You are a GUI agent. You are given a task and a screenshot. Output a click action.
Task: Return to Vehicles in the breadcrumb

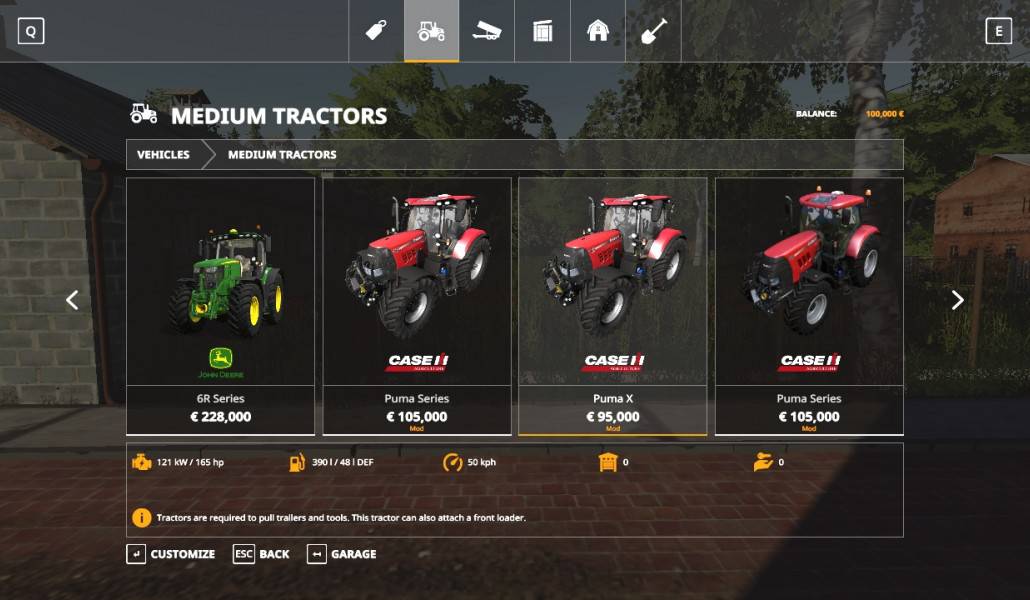(163, 155)
